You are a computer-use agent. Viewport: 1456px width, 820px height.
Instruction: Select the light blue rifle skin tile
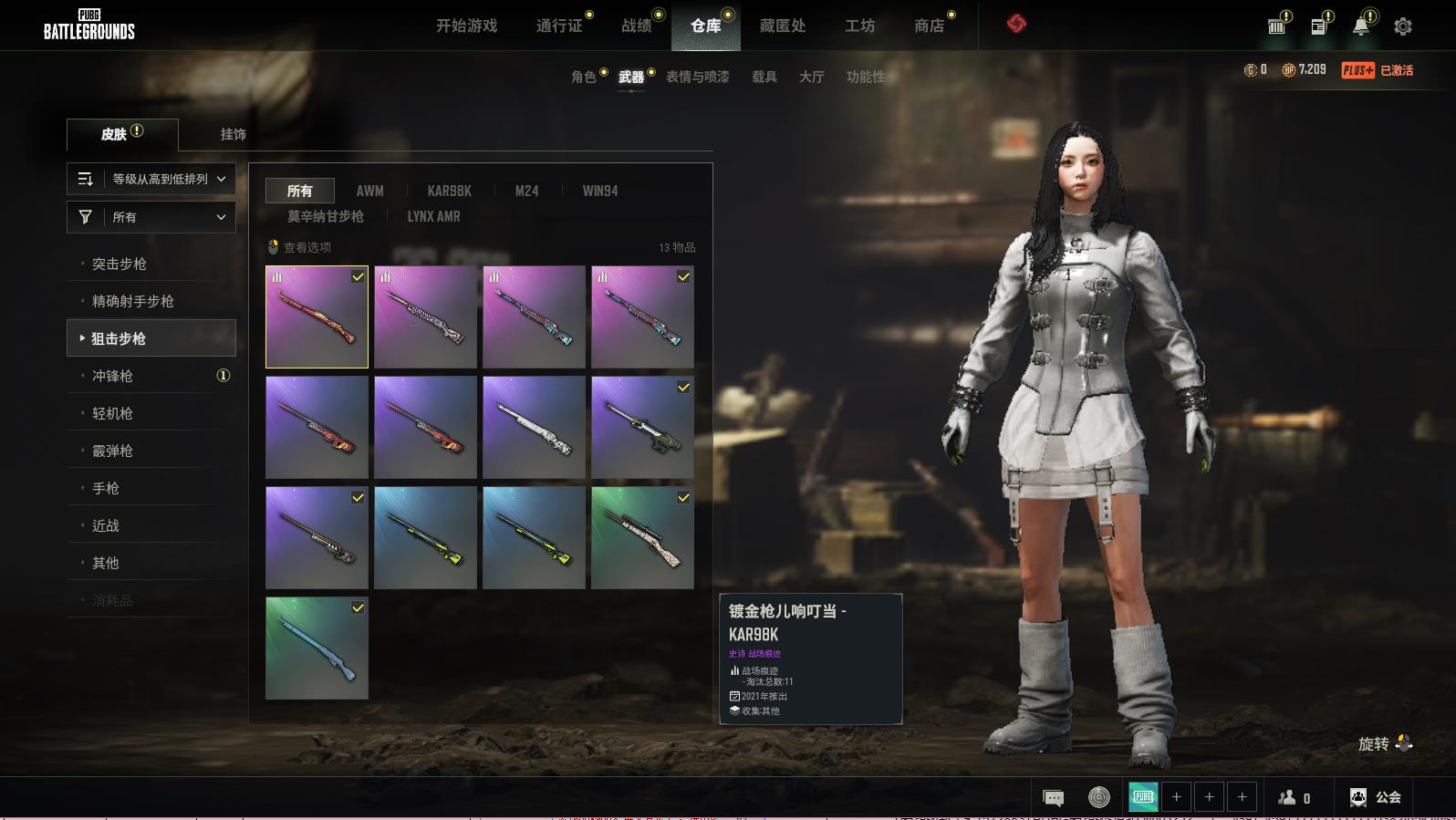(317, 648)
